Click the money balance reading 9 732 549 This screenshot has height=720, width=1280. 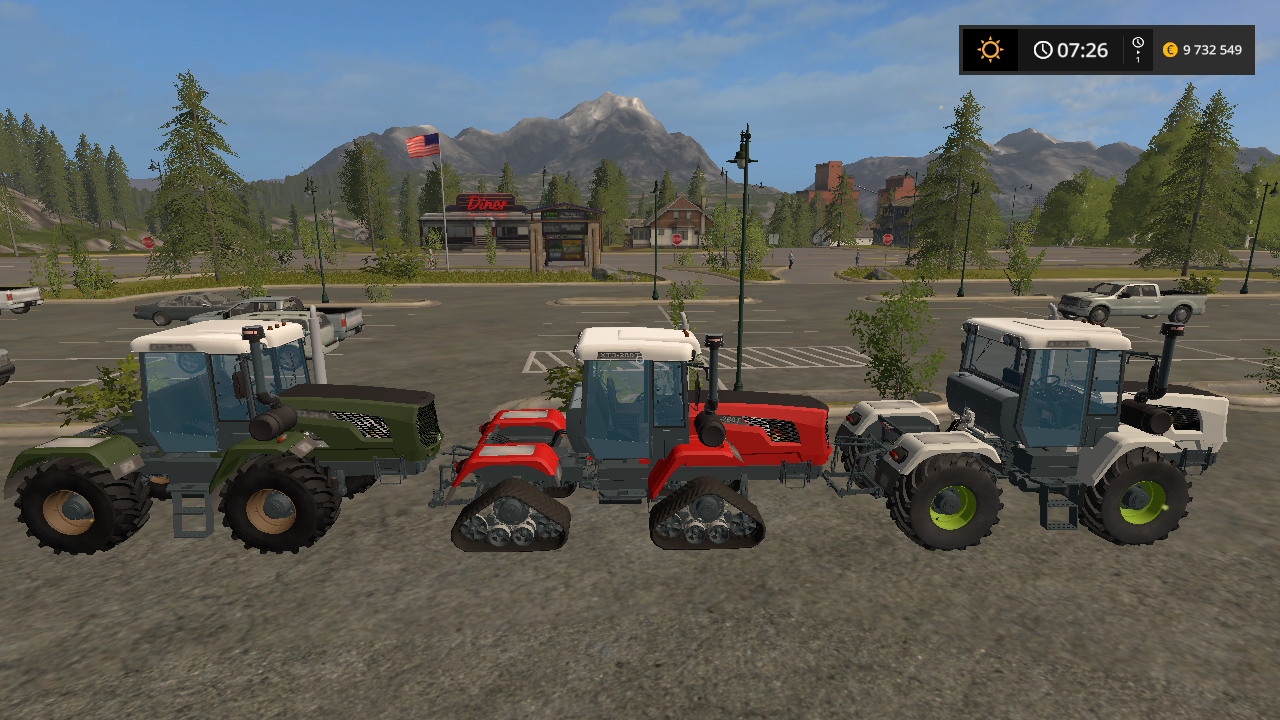click(x=1212, y=49)
